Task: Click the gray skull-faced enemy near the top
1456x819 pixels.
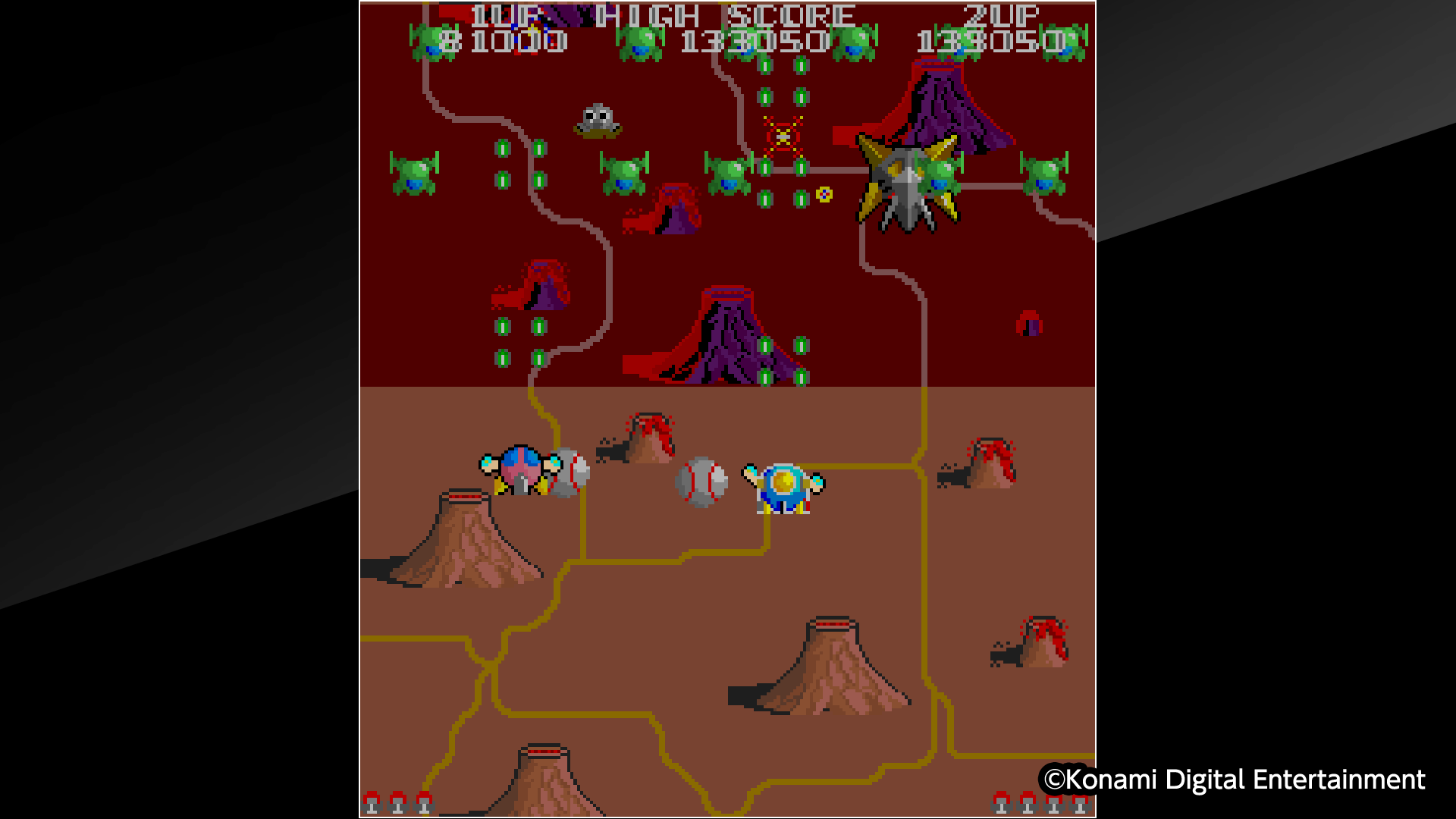Action: 598,121
